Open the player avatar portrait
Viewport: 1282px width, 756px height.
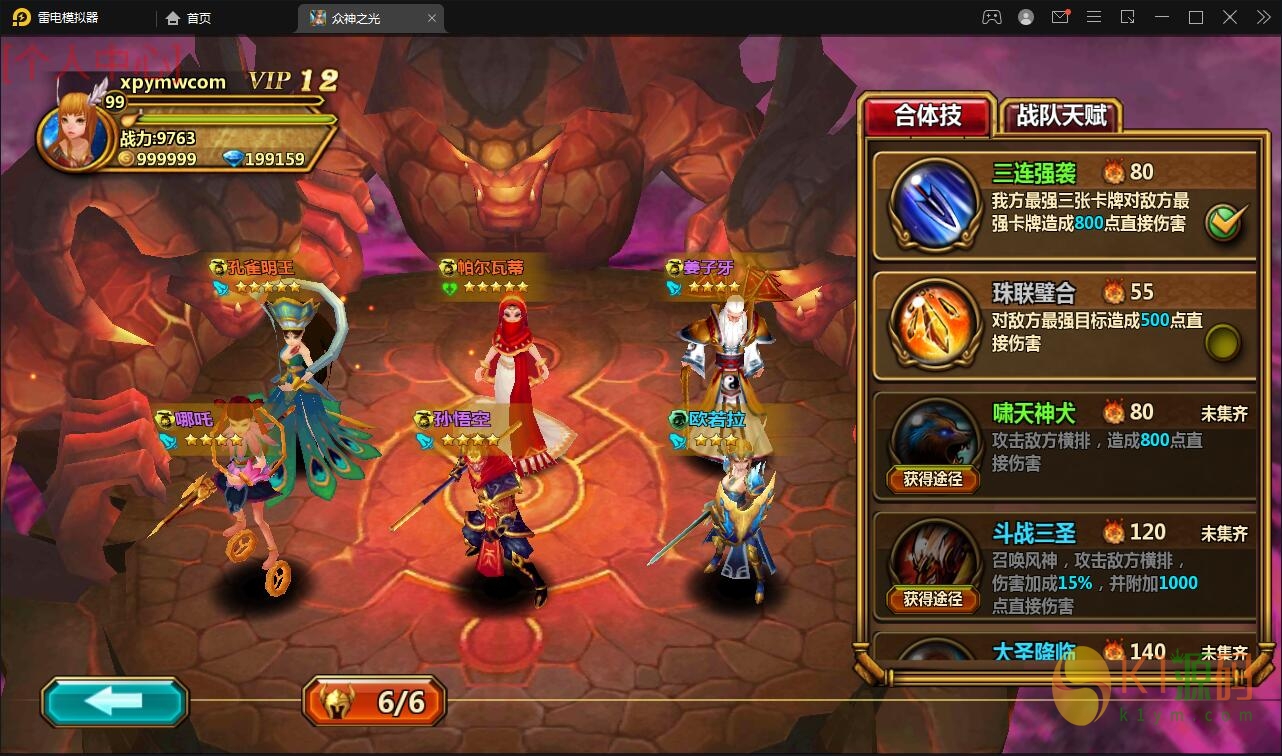click(x=75, y=132)
